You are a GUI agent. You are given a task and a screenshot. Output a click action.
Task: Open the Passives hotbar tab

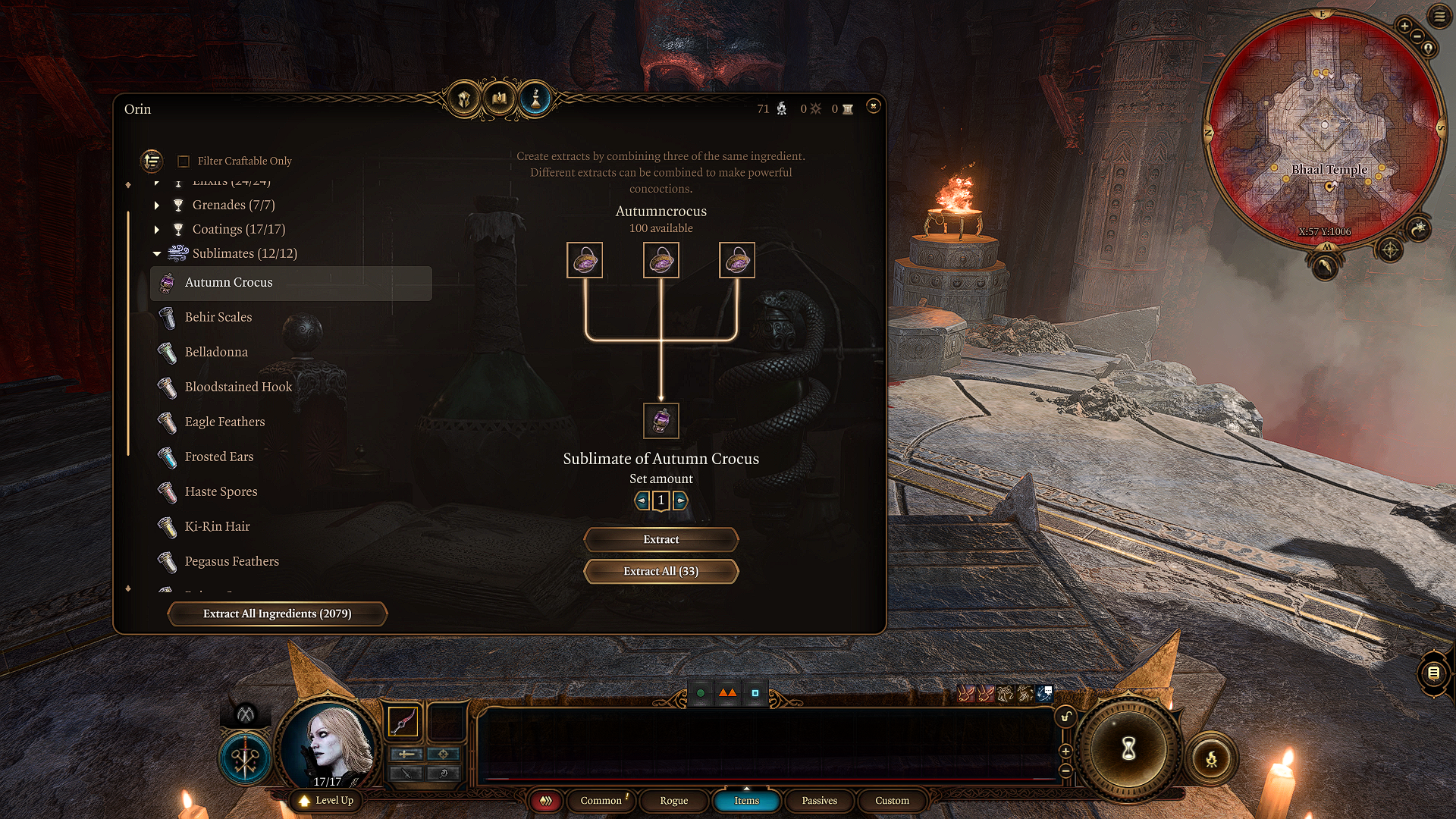coord(819,801)
